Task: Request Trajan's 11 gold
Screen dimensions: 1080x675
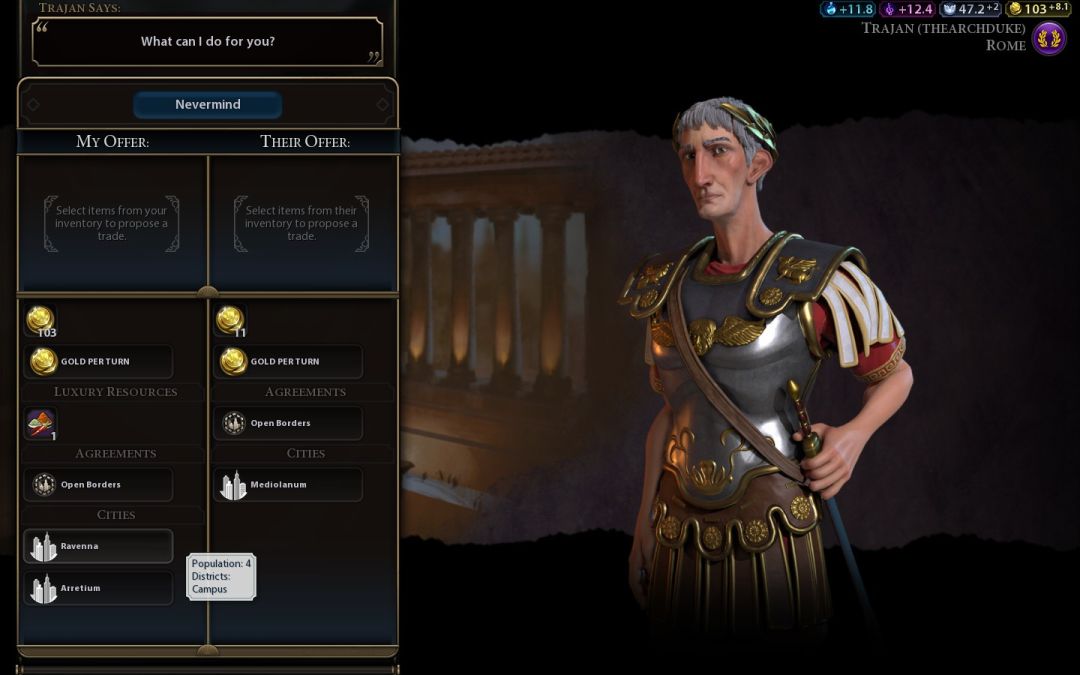Action: pyautogui.click(x=231, y=321)
